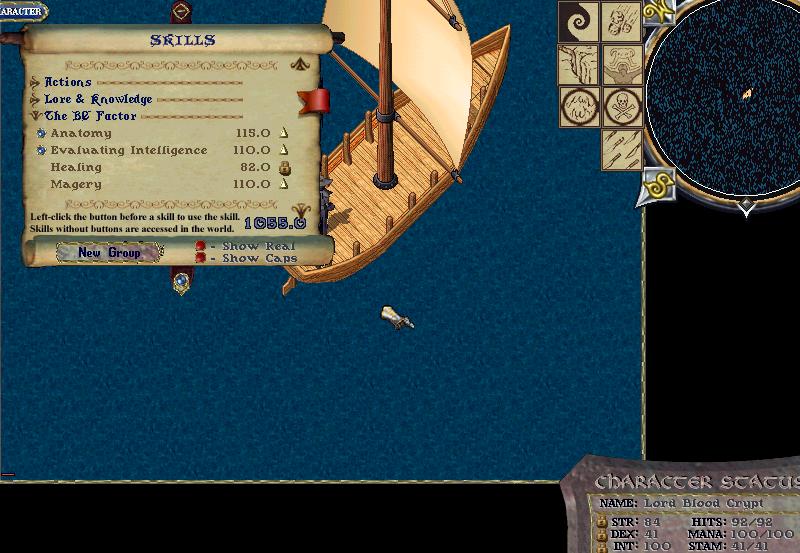Expand the Actions skill group
The image size is (800, 553).
click(x=35, y=82)
